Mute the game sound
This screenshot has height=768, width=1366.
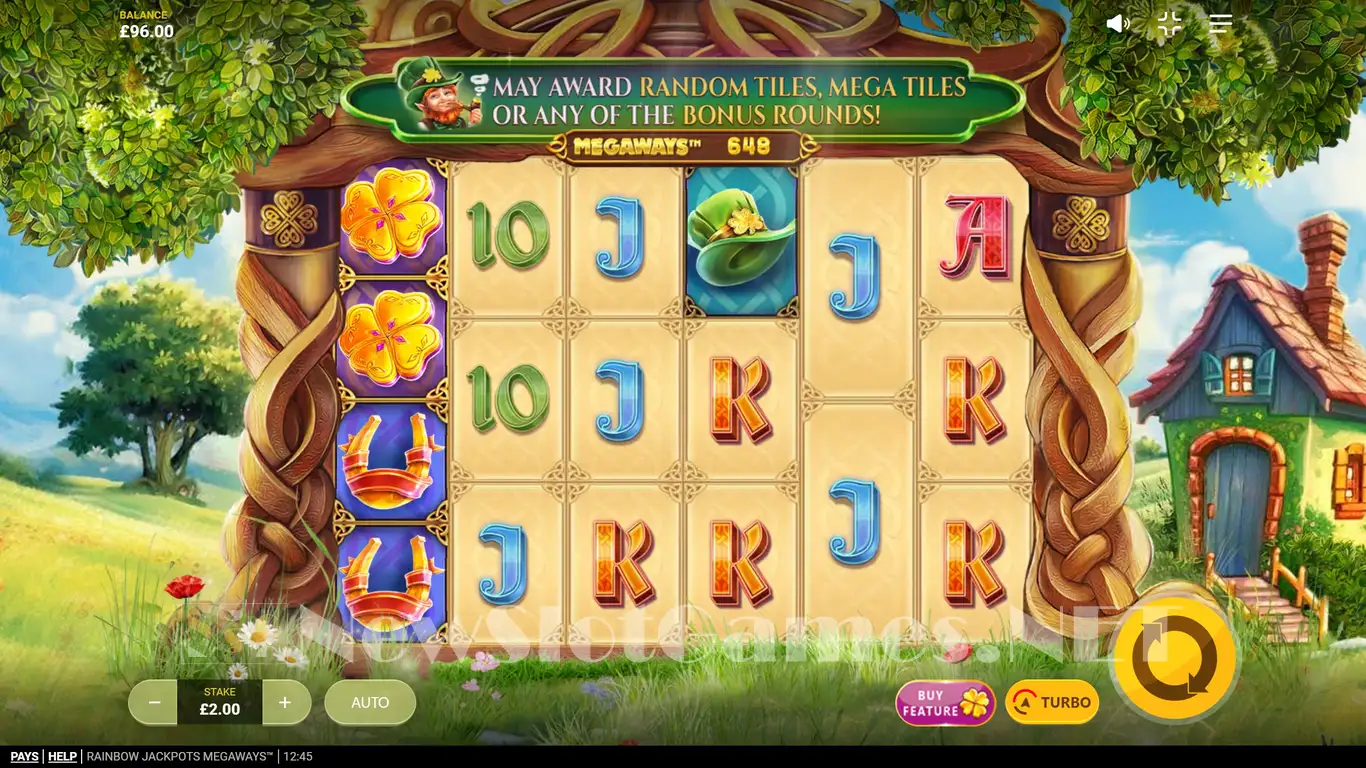(1118, 24)
